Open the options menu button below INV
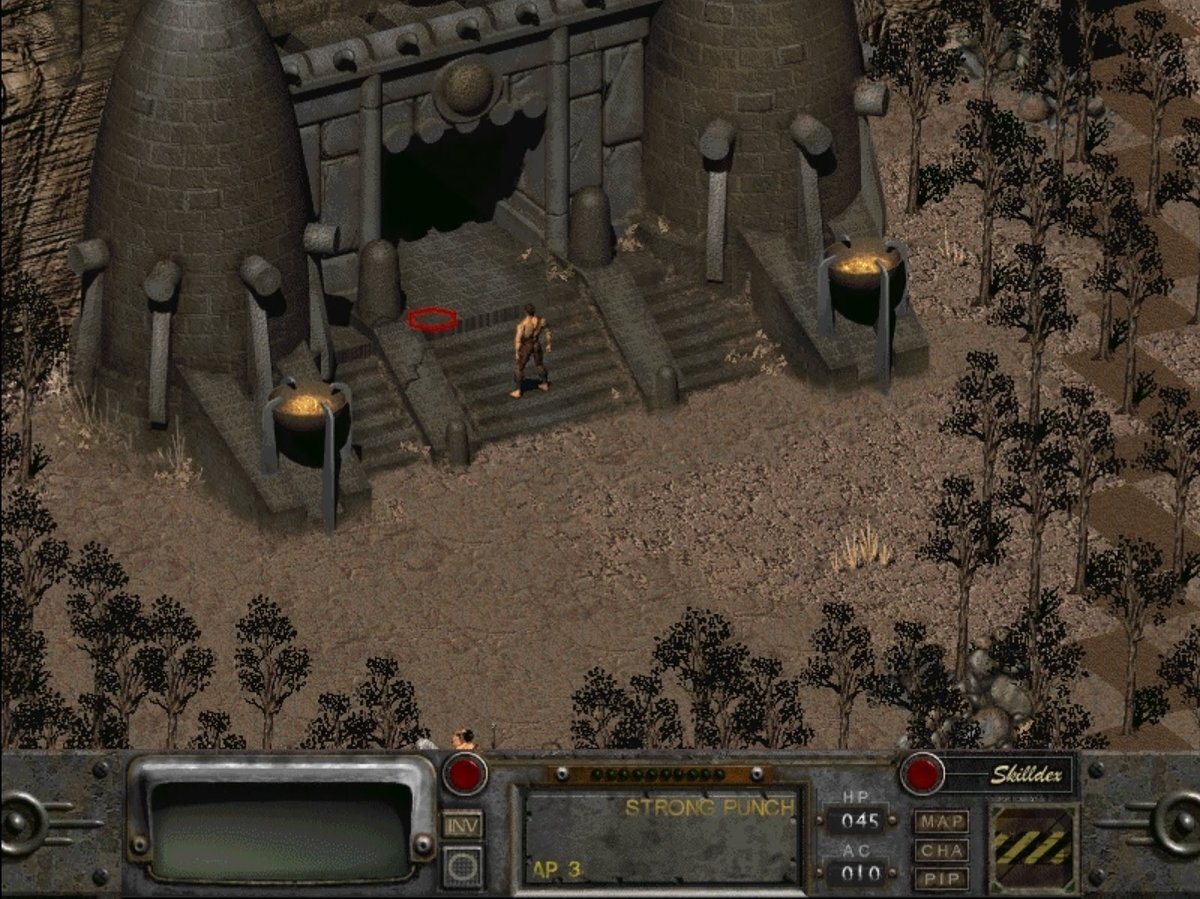 click(463, 865)
